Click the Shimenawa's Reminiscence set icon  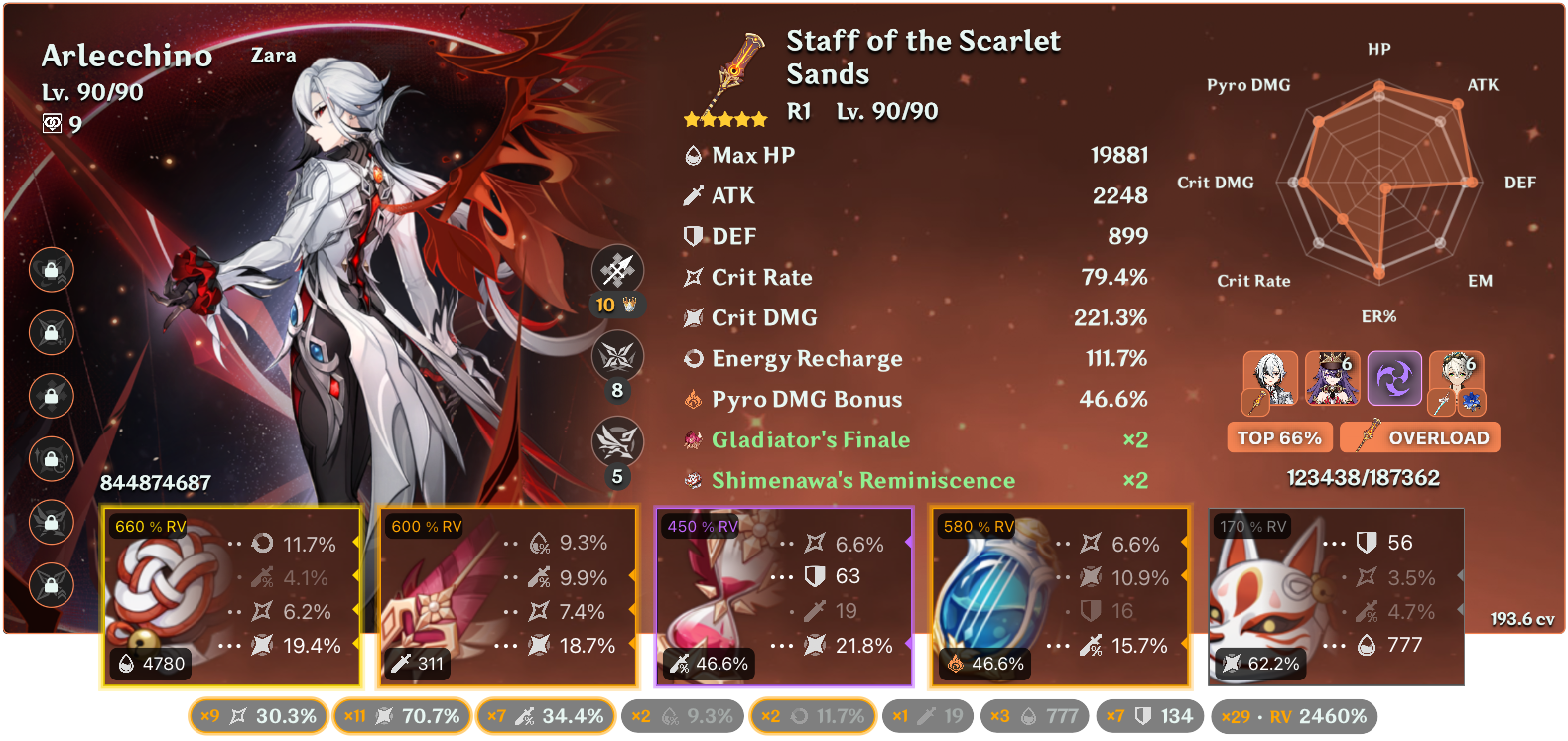694,479
